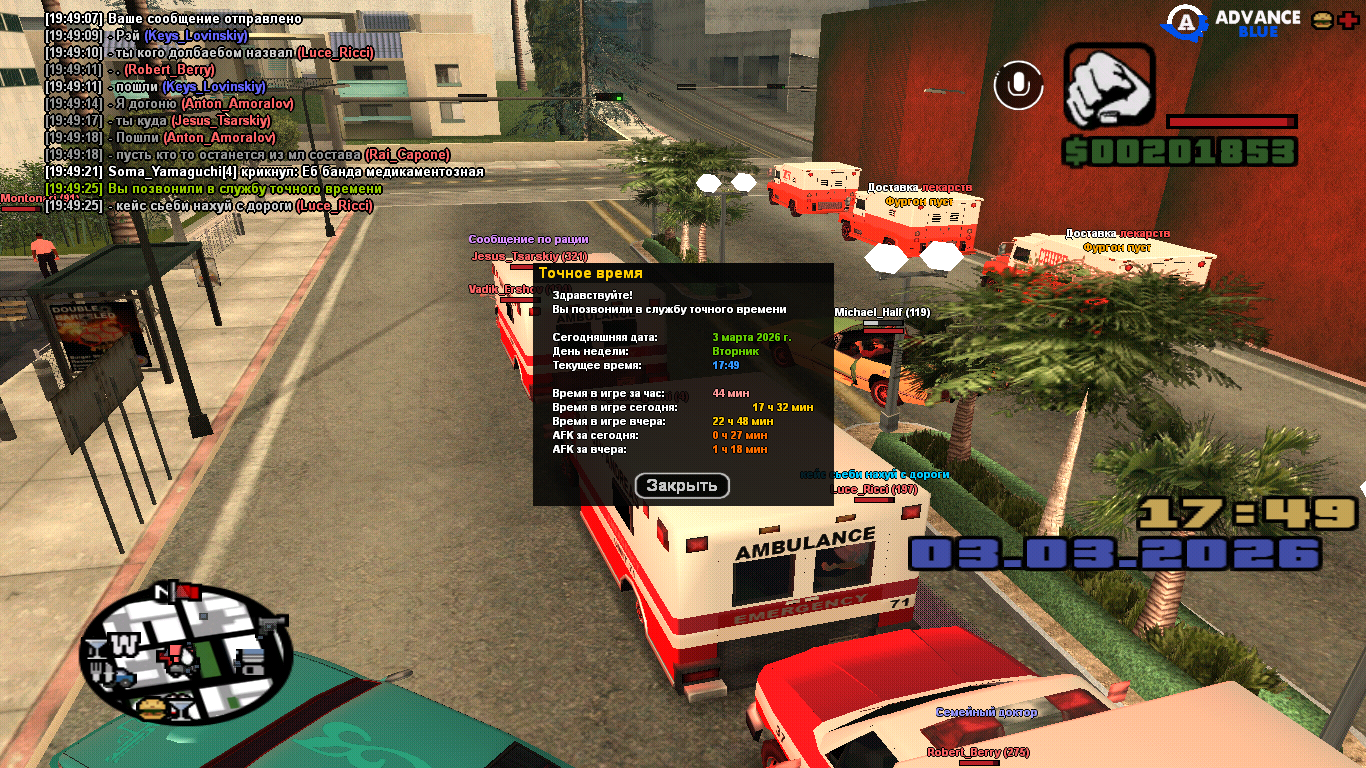1366x768 pixels.
Task: Click the fist weapon icon
Action: (1108, 86)
